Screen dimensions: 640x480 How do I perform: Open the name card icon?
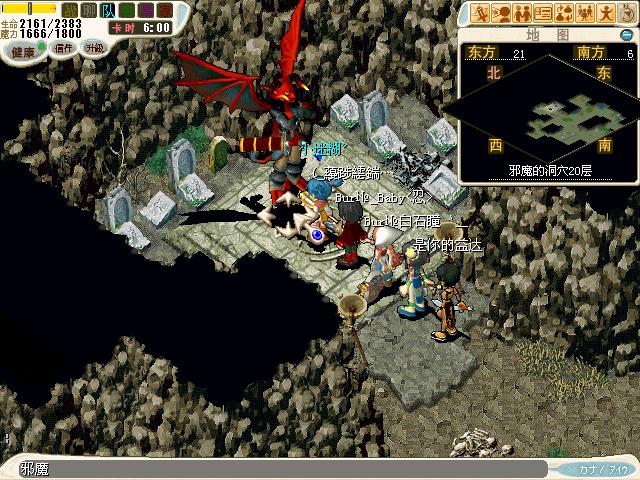click(x=543, y=13)
